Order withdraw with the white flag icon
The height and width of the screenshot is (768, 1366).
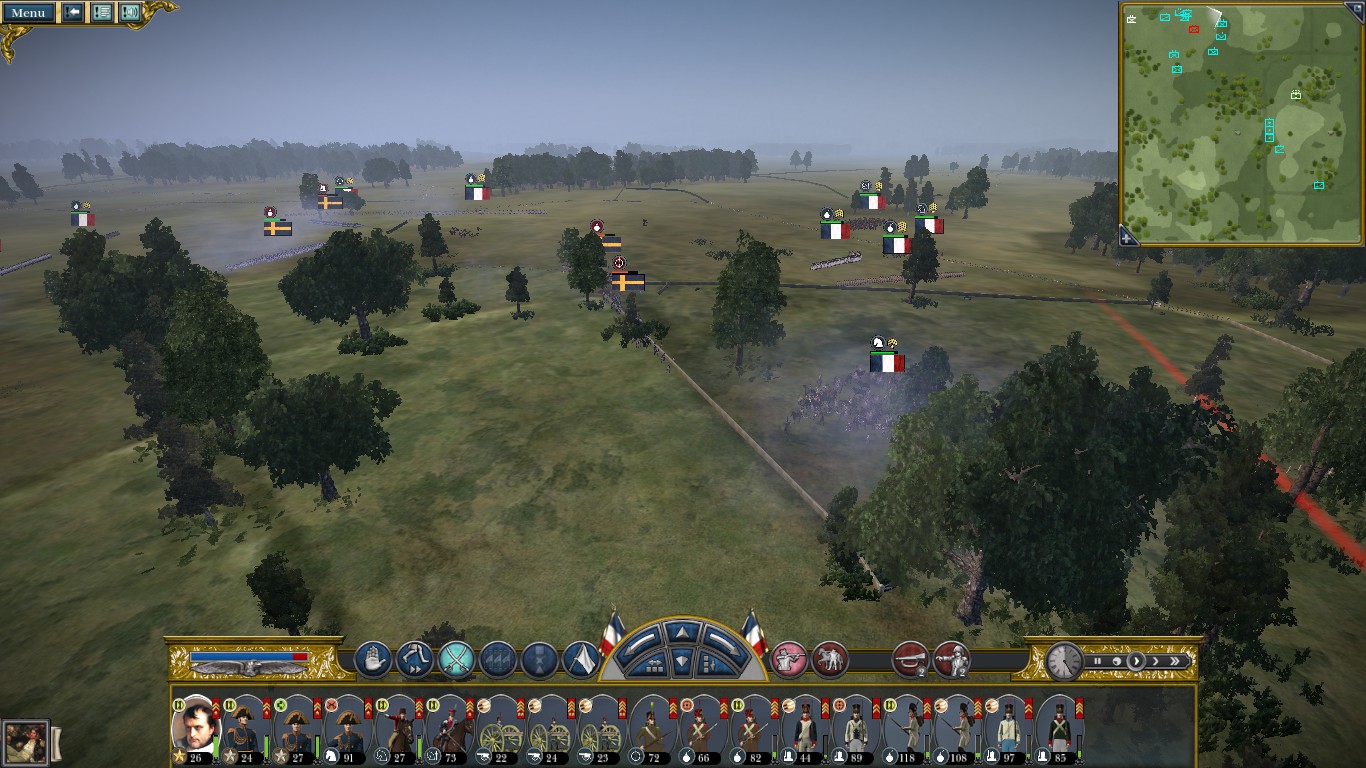581,660
